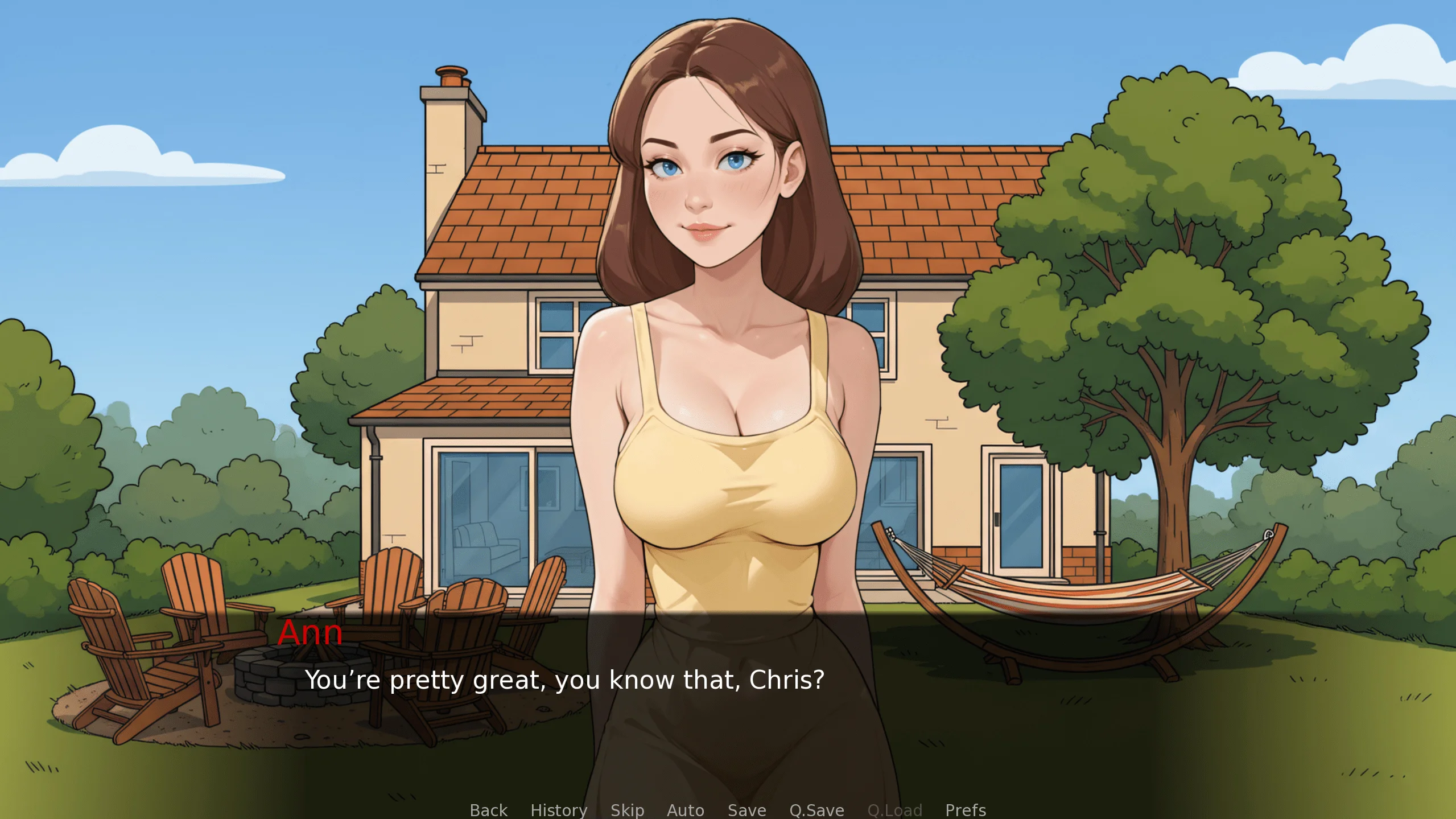Viewport: 1456px width, 819px height.
Task: Quick save with Q.Save
Action: click(x=816, y=809)
